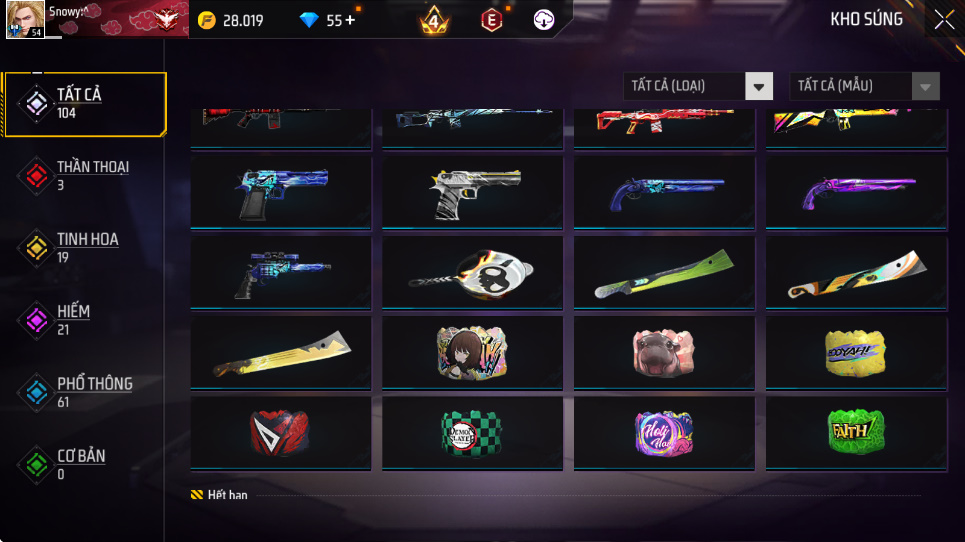
Task: Open the red hexagon E badge icon
Action: [490, 20]
